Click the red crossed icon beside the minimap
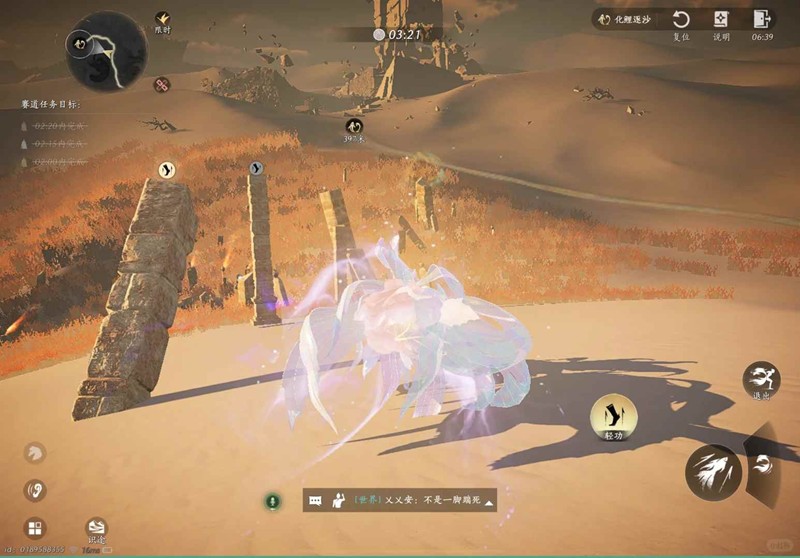 pyautogui.click(x=160, y=85)
